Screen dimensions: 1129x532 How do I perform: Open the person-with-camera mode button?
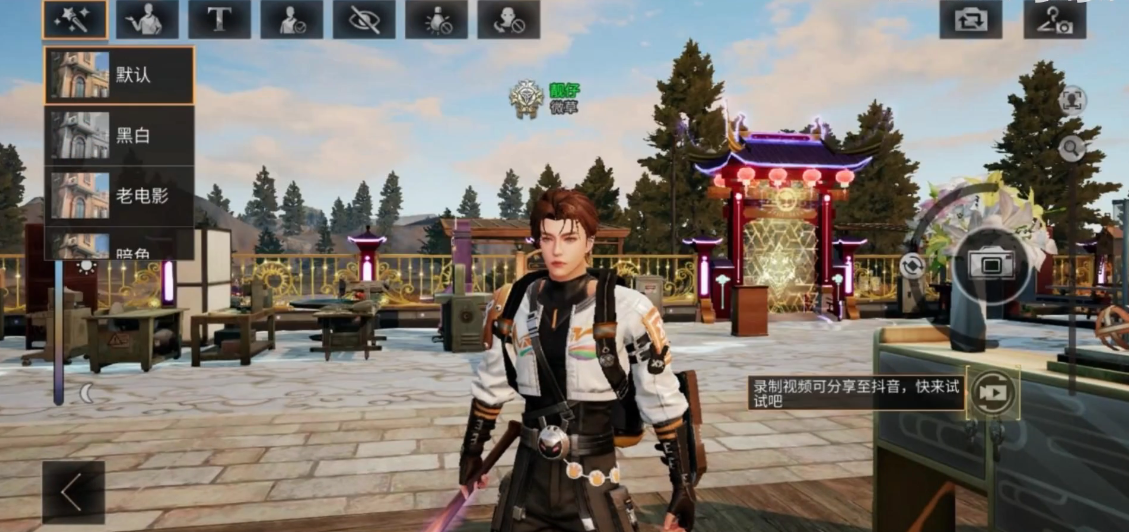(x=1054, y=19)
